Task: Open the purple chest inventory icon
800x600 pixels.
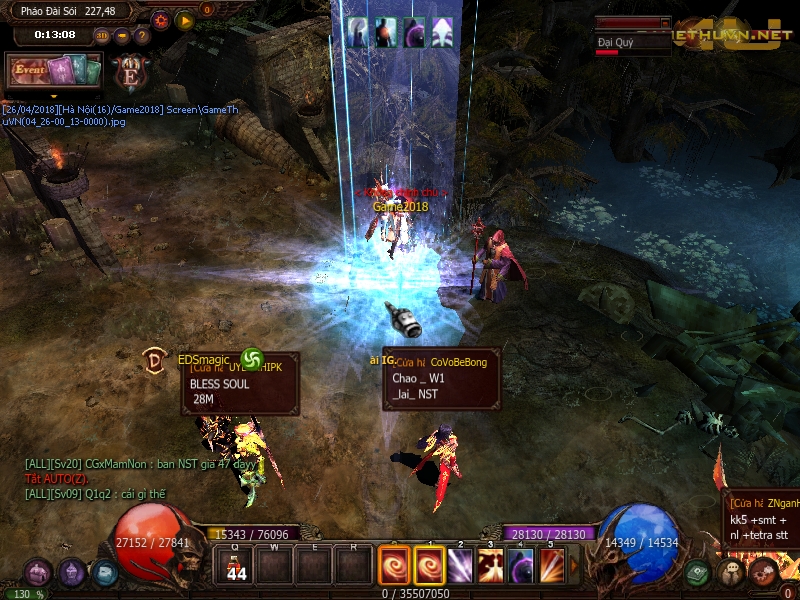Action: [38, 572]
